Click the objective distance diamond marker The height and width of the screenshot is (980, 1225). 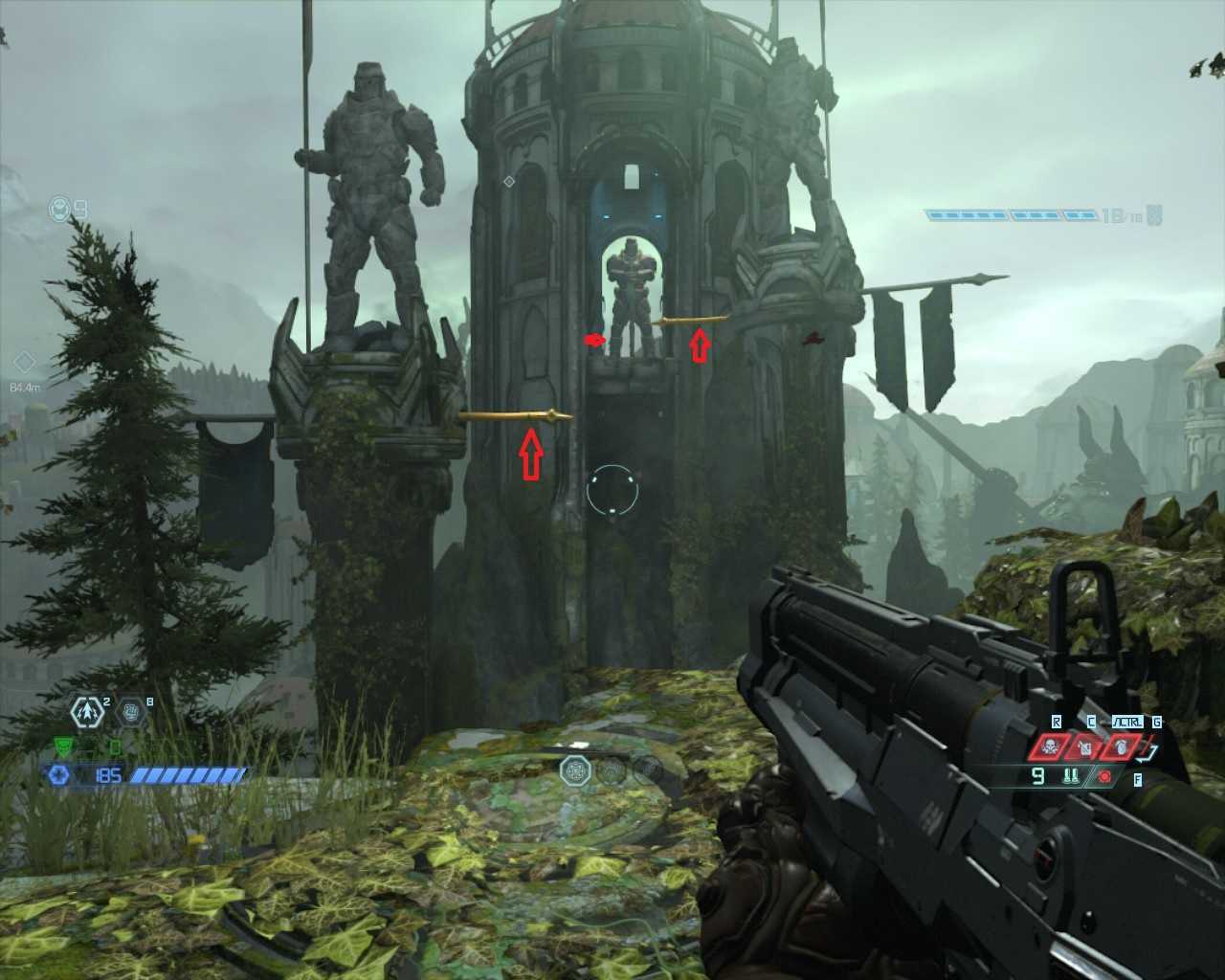(x=25, y=363)
